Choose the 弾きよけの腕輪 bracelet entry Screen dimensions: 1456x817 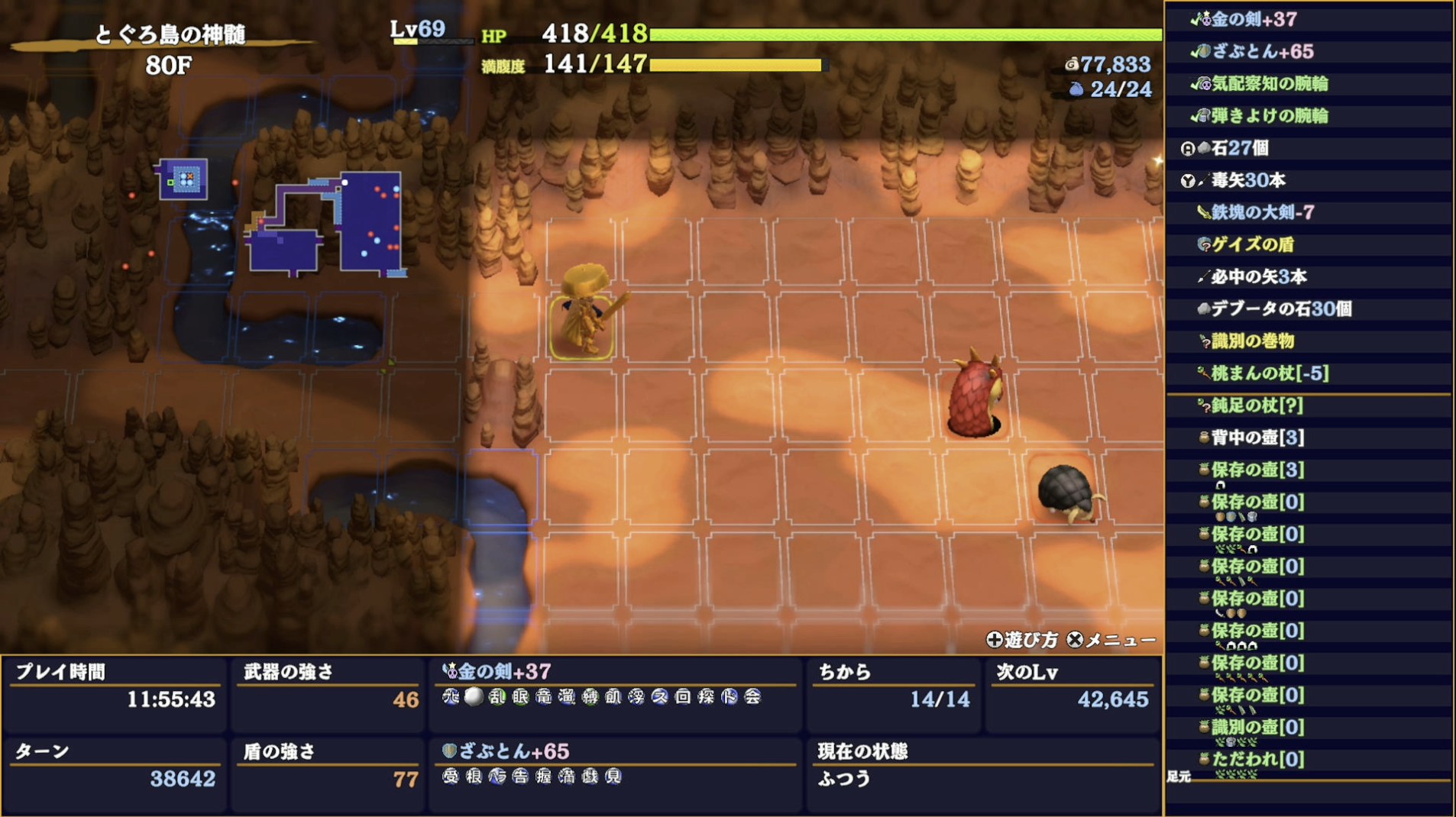click(1269, 116)
